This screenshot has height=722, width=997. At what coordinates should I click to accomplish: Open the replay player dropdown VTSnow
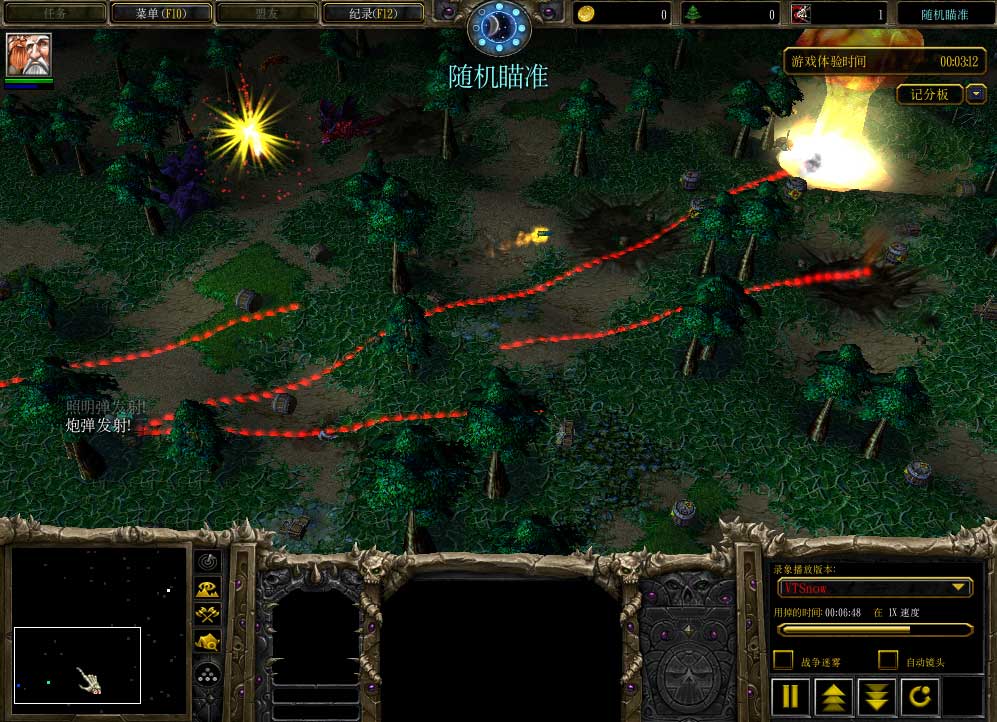(874, 587)
